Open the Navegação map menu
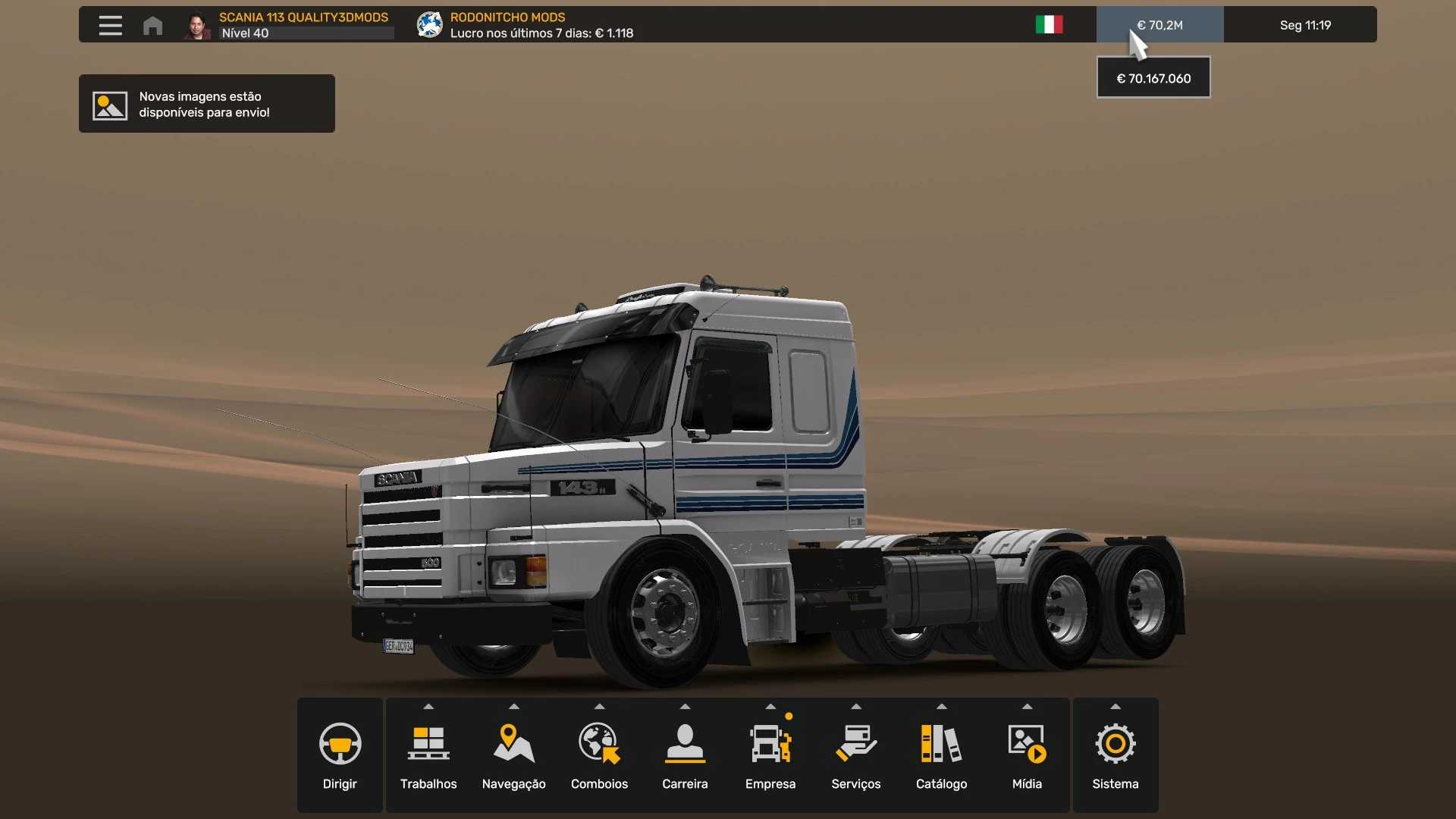The height and width of the screenshot is (819, 1456). (514, 755)
